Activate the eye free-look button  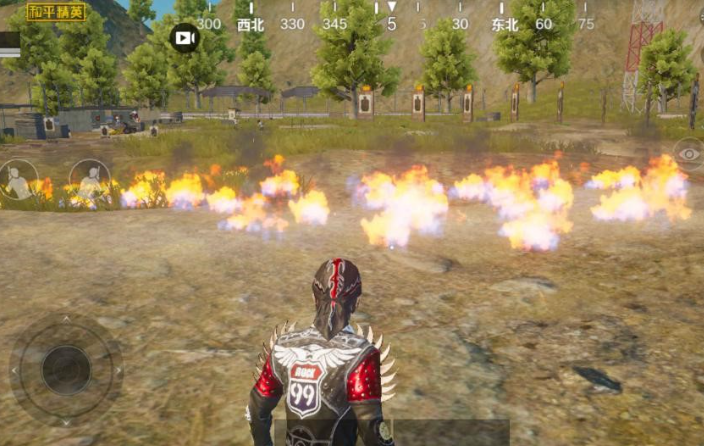(688, 152)
